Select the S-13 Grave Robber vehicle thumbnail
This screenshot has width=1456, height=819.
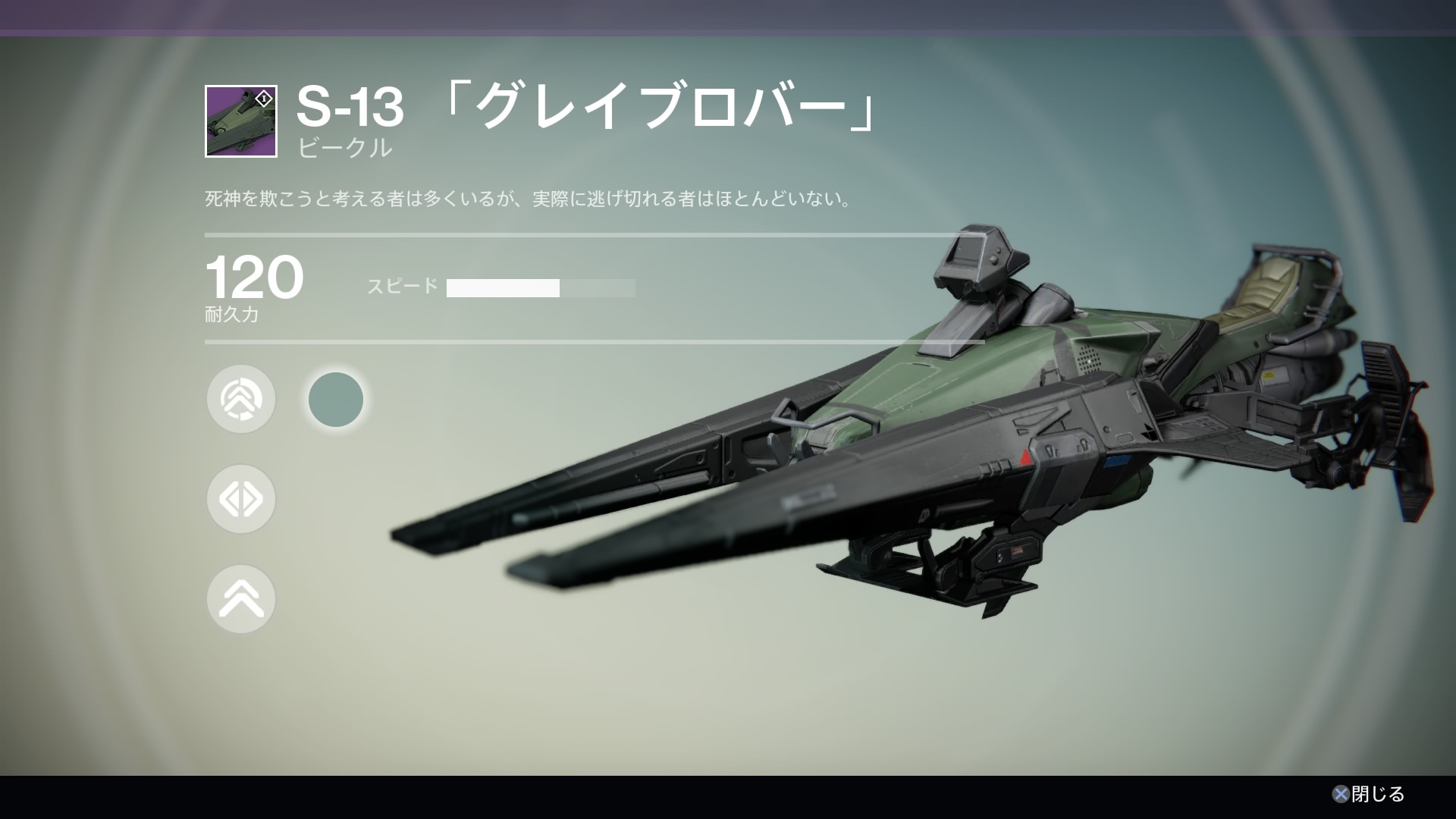click(x=241, y=121)
